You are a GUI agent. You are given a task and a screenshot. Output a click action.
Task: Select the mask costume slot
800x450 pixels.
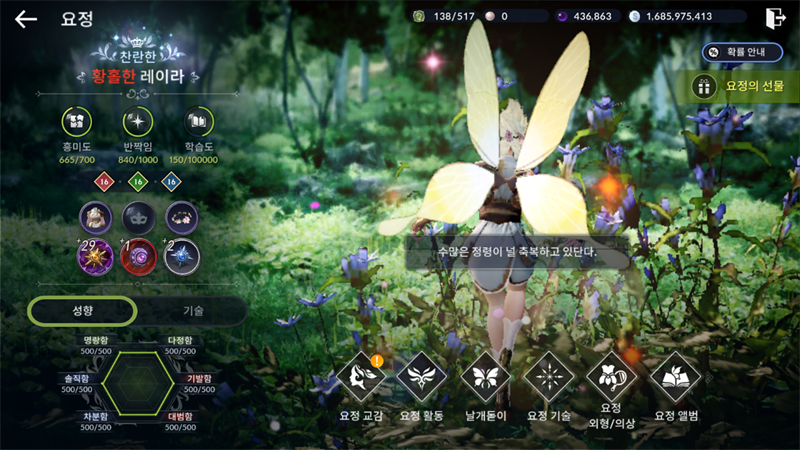coord(139,217)
